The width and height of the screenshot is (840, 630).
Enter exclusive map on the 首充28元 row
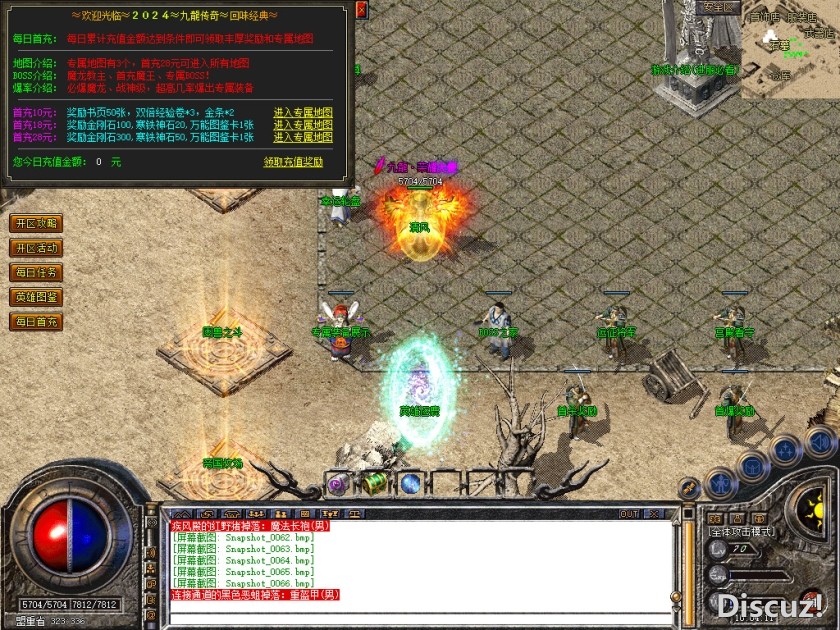(x=303, y=136)
